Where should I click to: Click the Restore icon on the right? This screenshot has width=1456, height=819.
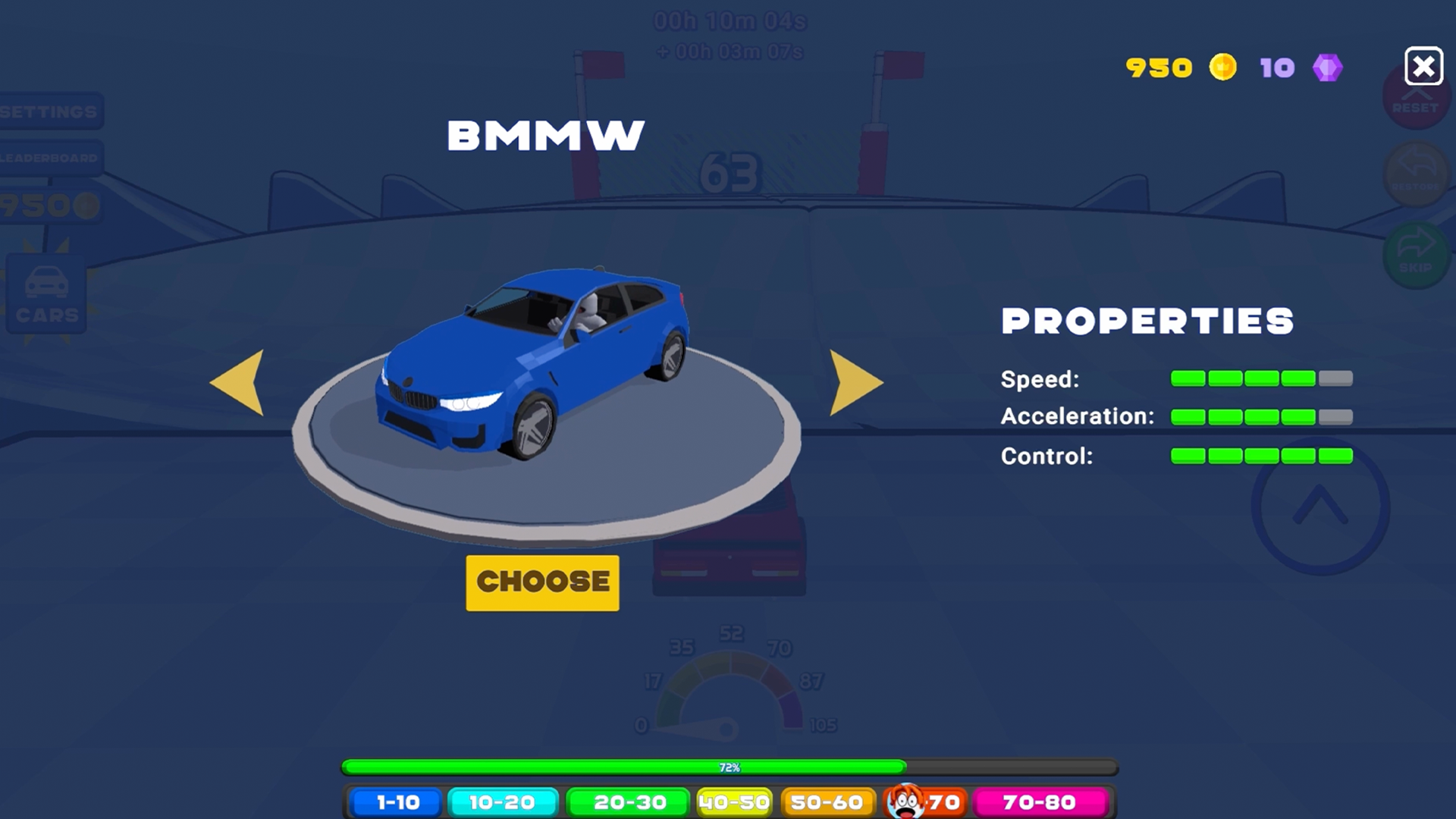[1415, 174]
